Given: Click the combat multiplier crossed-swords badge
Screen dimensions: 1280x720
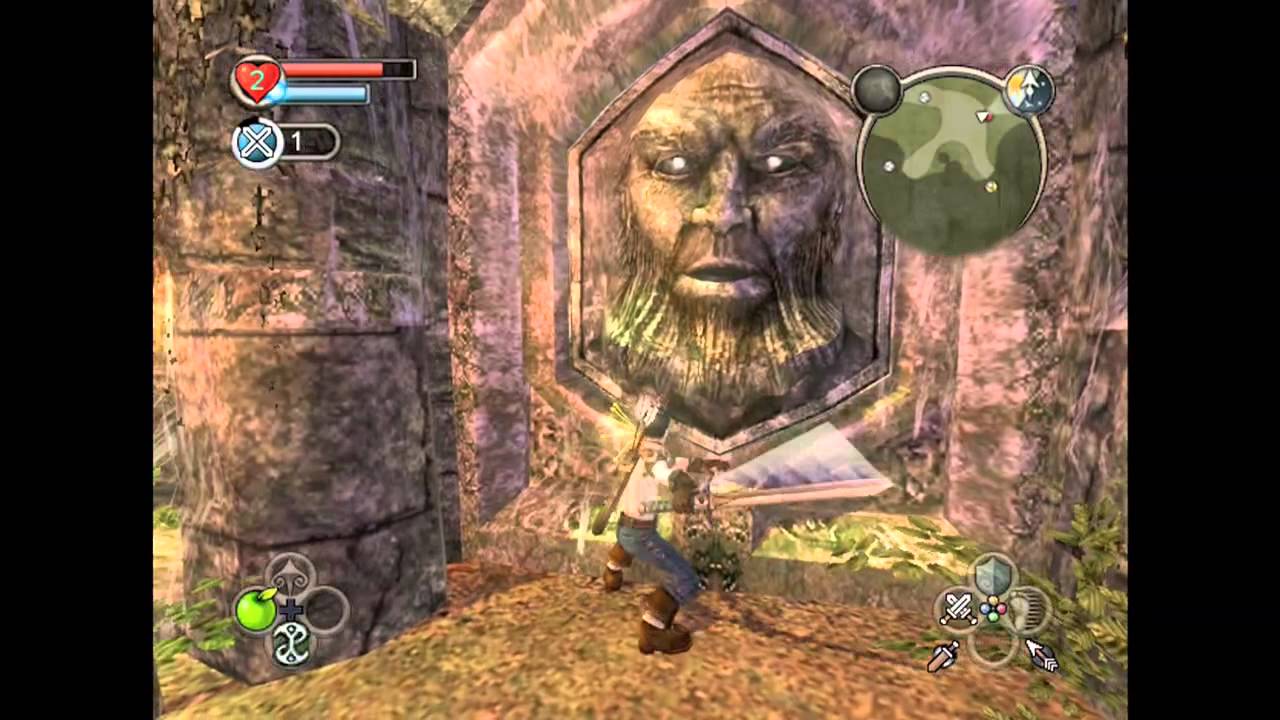Looking at the screenshot, I should (x=257, y=142).
